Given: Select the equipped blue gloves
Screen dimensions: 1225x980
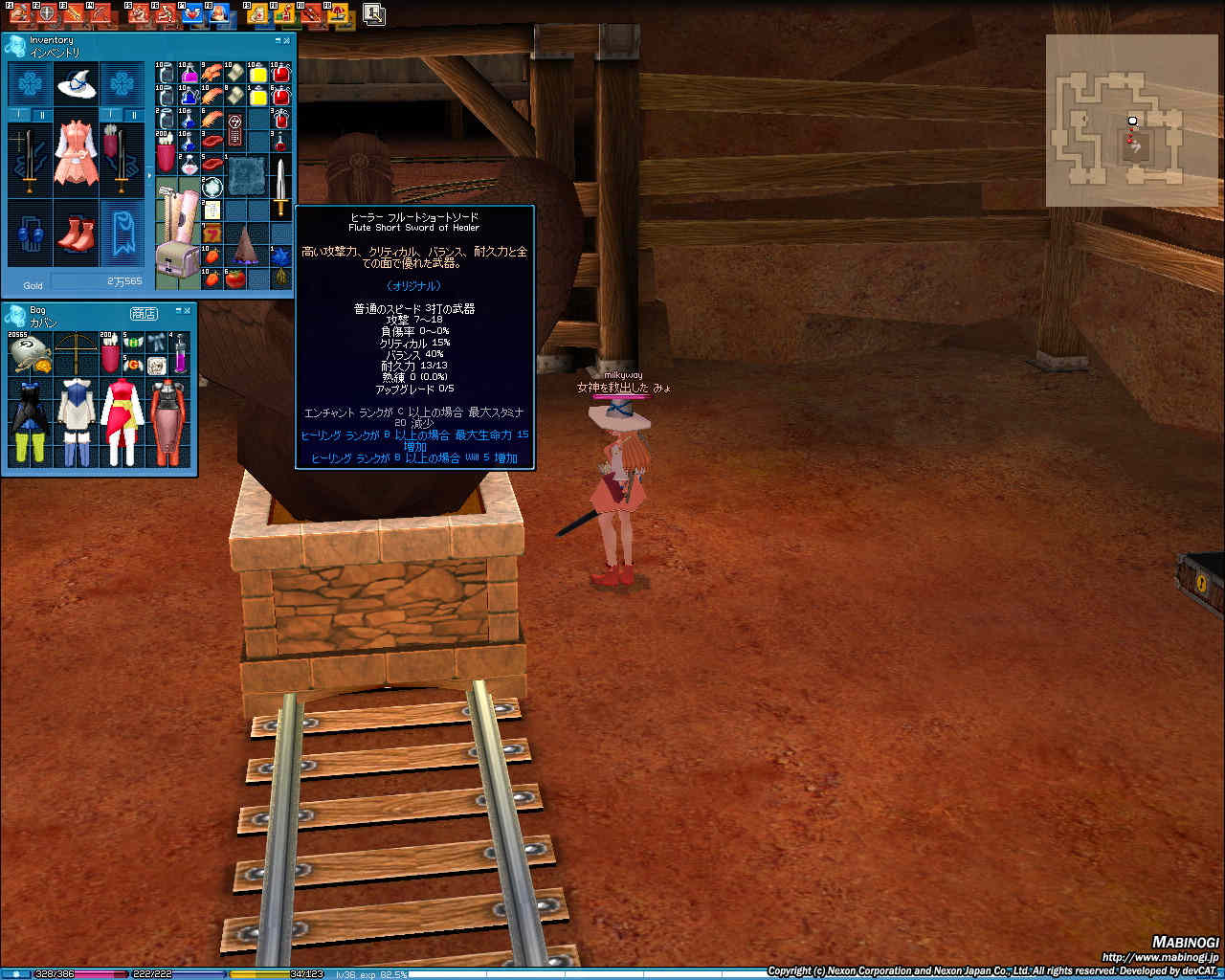Looking at the screenshot, I should click(x=30, y=233).
